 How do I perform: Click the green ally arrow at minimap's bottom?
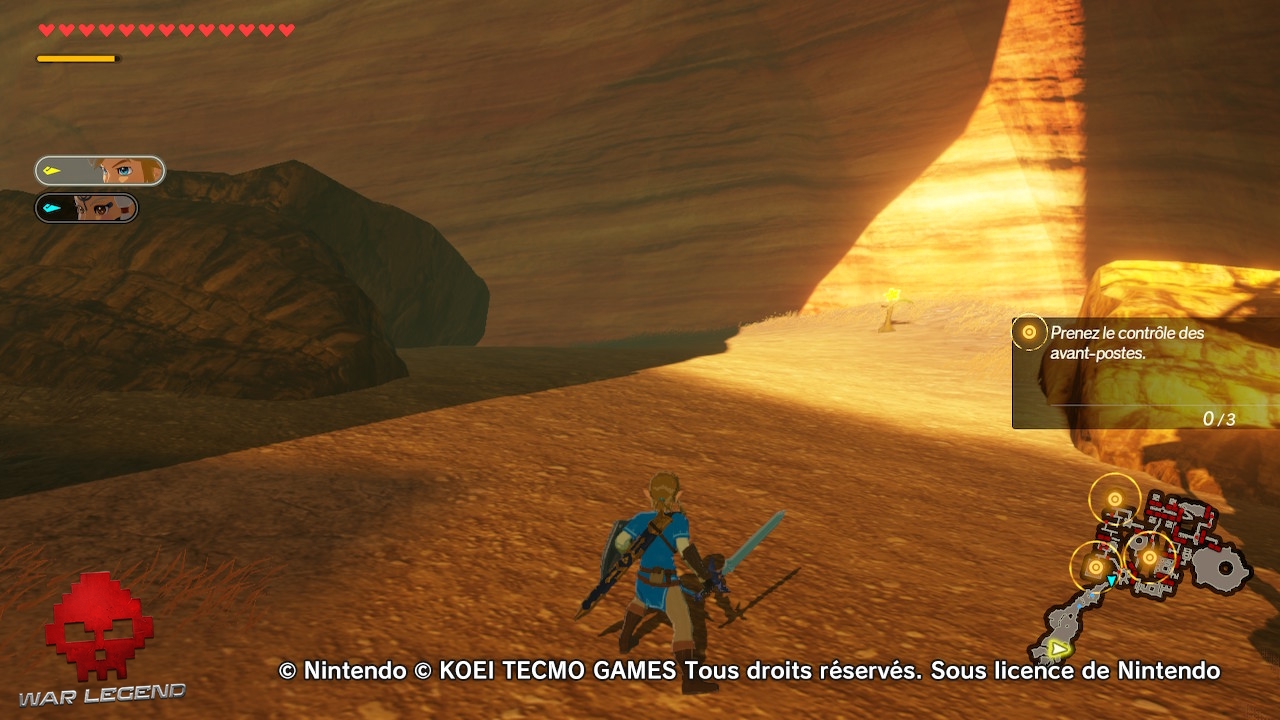[1057, 648]
